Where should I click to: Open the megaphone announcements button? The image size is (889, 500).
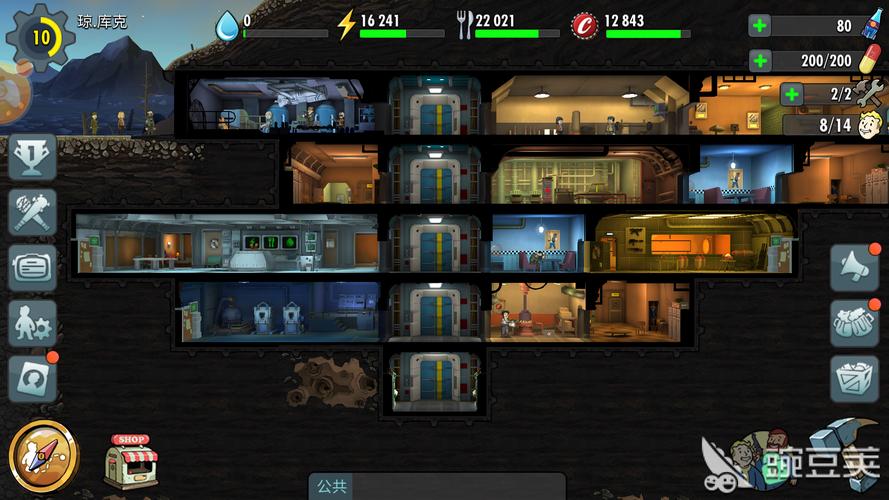click(x=855, y=267)
